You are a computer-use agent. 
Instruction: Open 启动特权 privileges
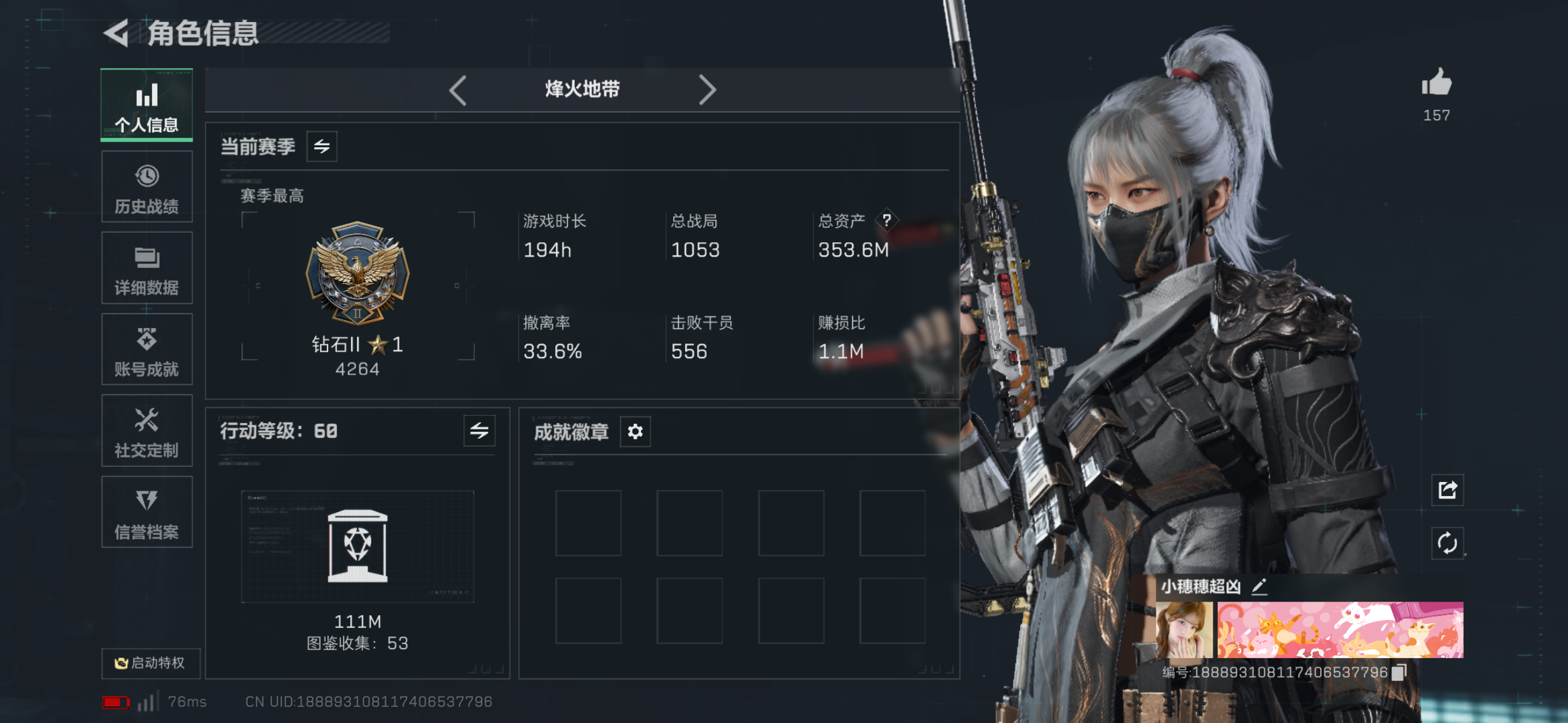click(150, 663)
